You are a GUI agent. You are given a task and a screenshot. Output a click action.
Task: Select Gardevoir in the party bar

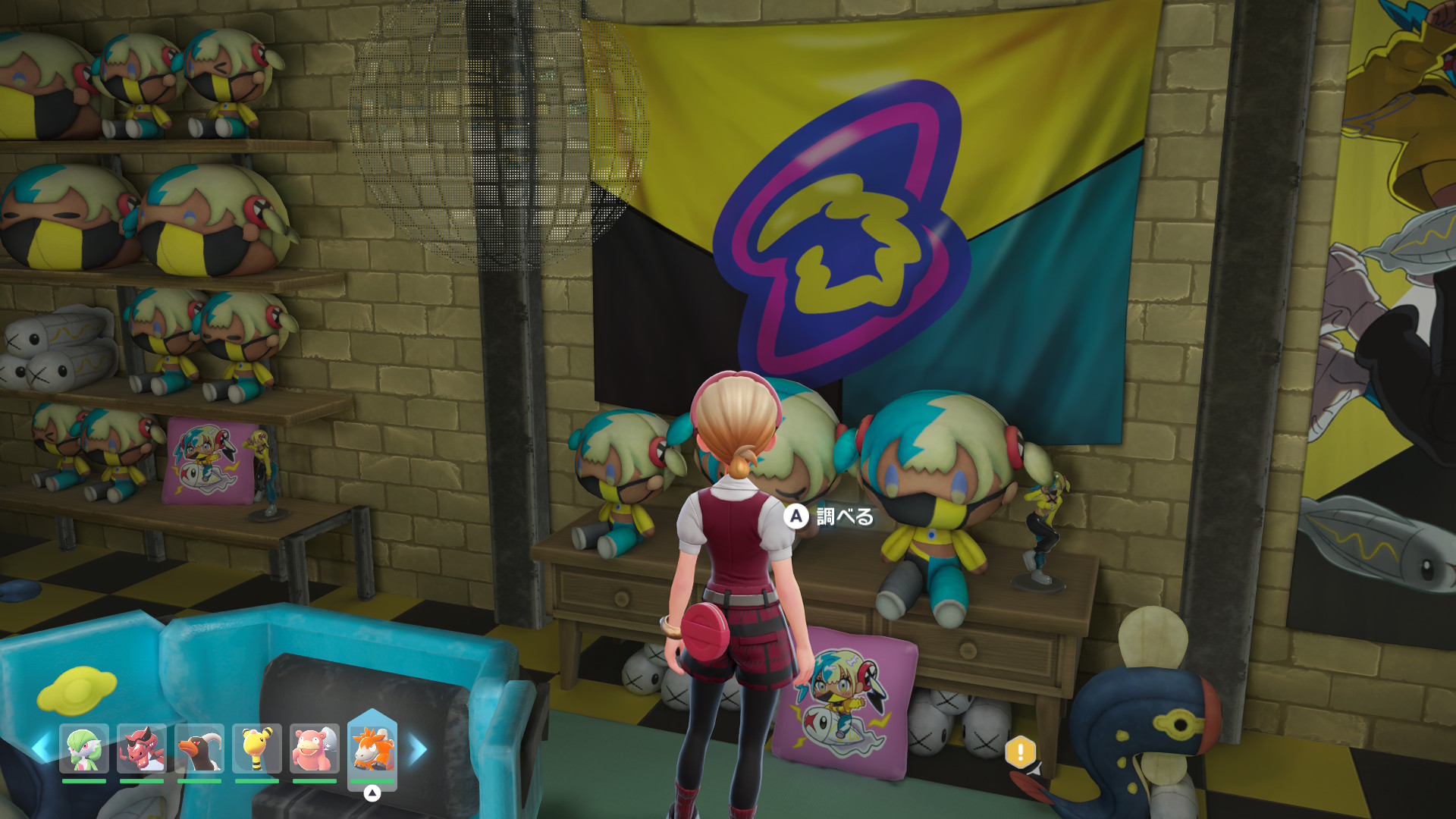(84, 748)
